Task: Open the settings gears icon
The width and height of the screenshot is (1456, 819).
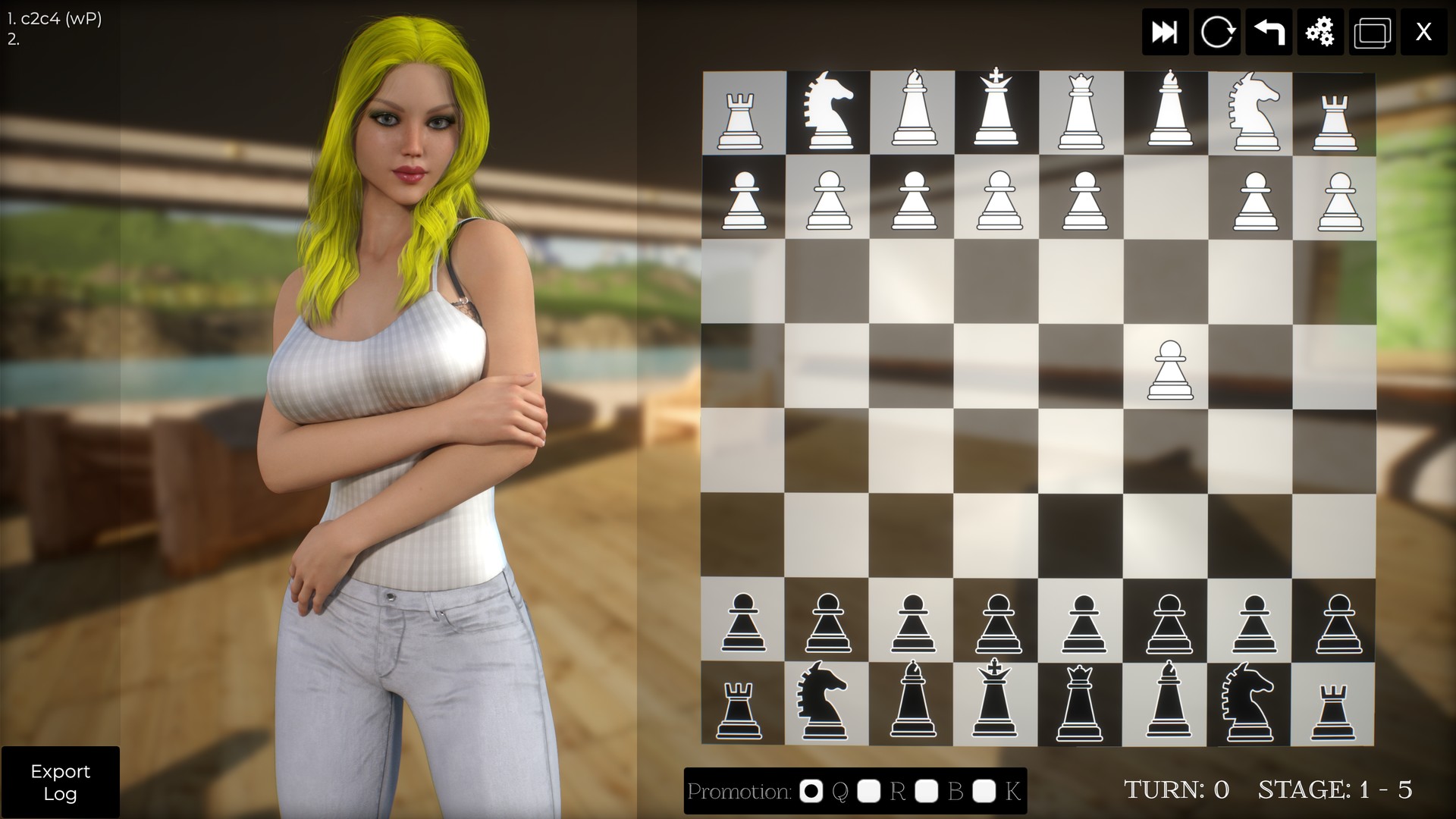Action: pyautogui.click(x=1319, y=32)
